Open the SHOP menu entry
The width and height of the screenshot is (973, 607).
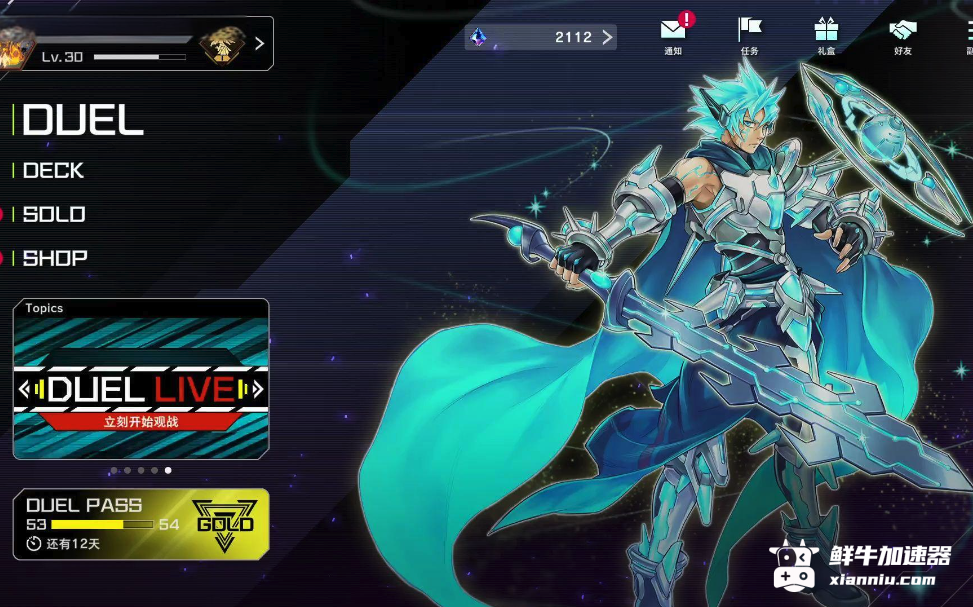click(55, 258)
